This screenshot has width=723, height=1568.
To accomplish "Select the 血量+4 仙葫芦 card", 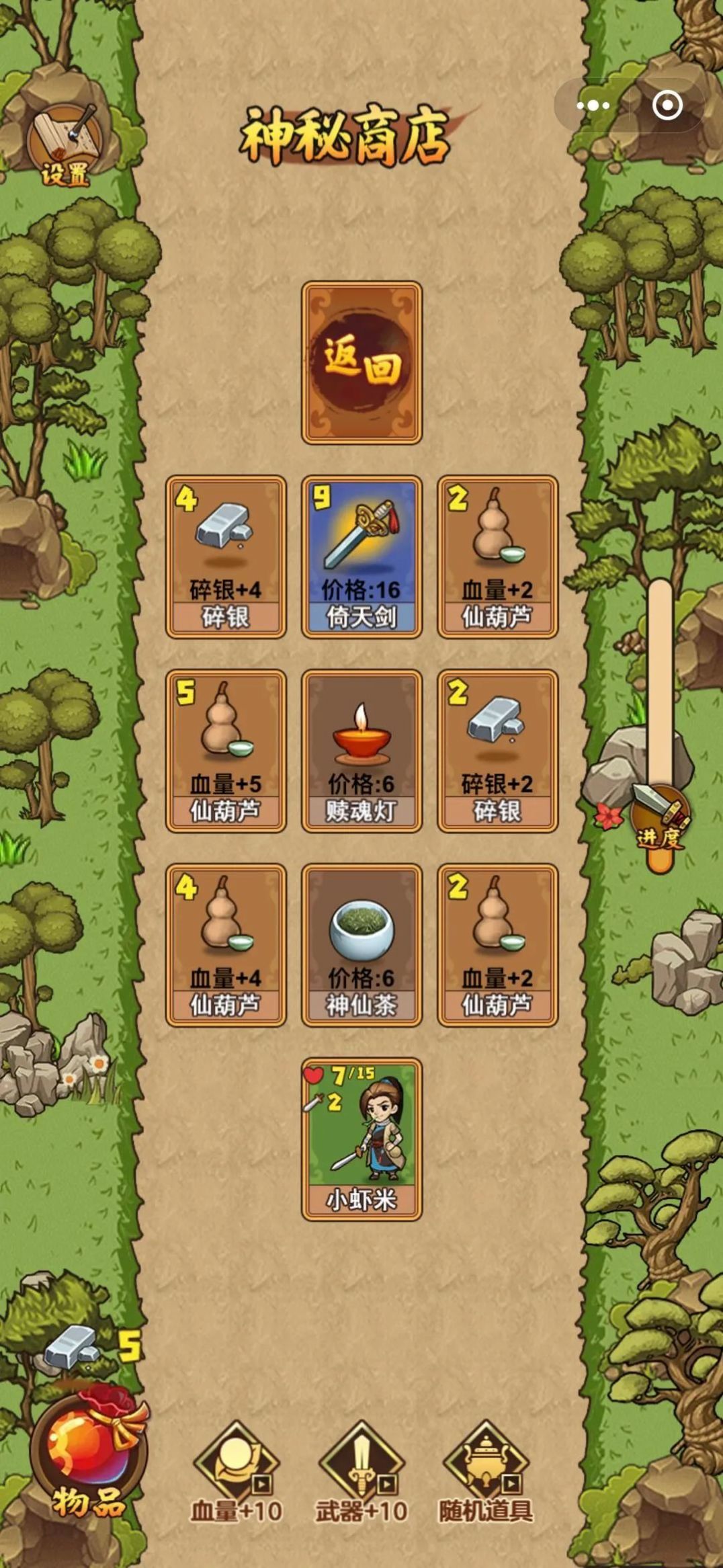I will click(226, 945).
